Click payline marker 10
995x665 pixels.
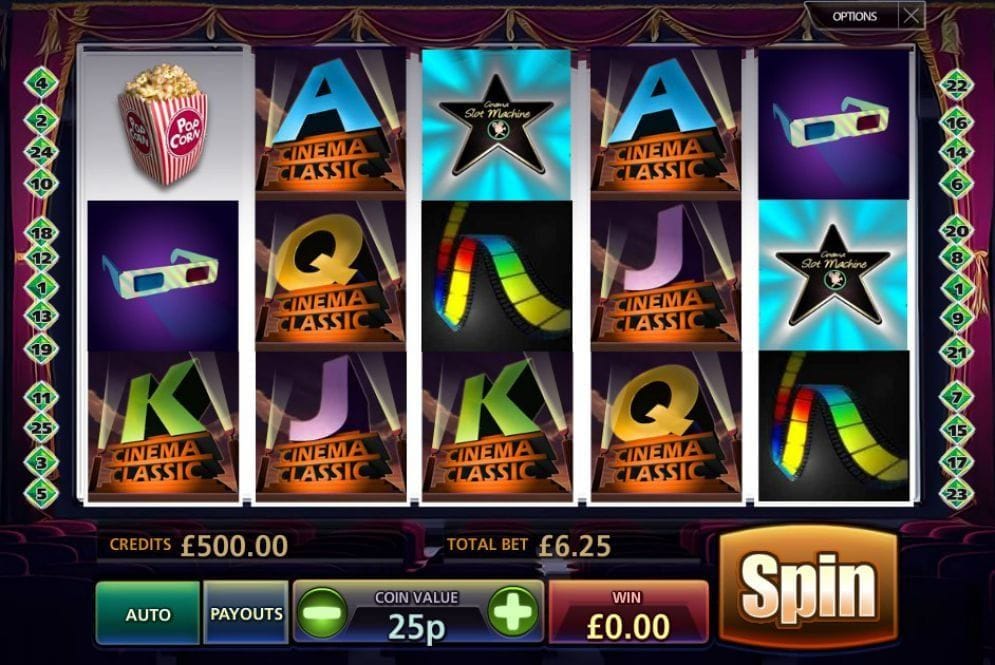tap(43, 185)
